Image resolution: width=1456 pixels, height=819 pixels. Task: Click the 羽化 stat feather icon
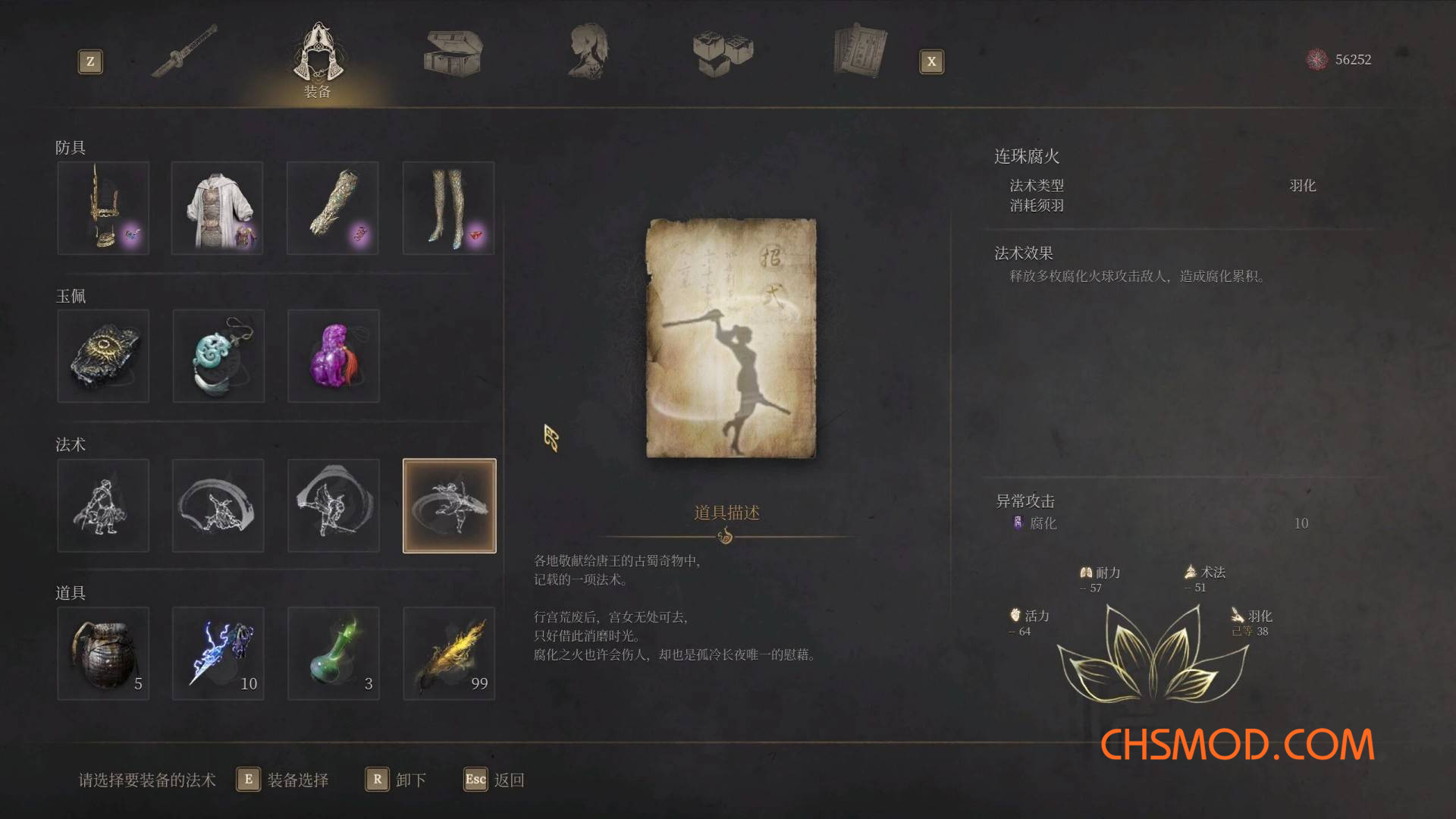(1237, 616)
